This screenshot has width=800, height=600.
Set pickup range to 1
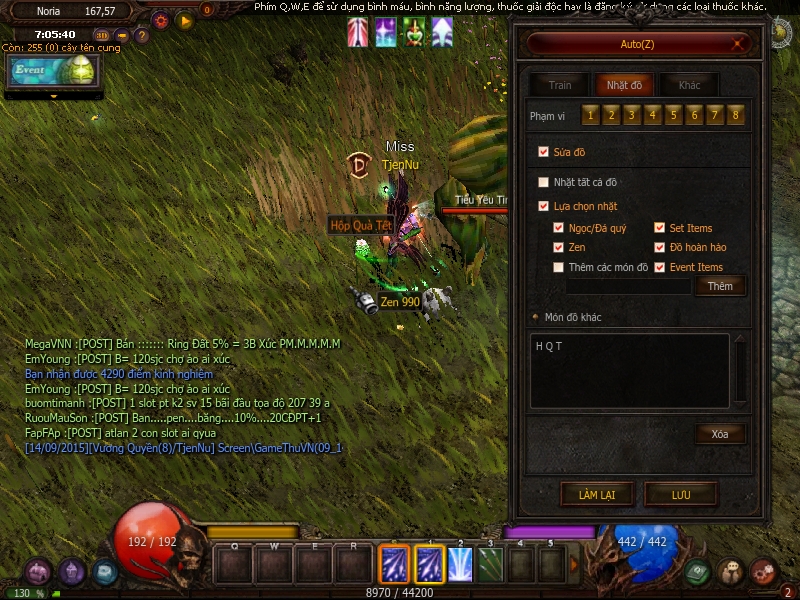(590, 116)
